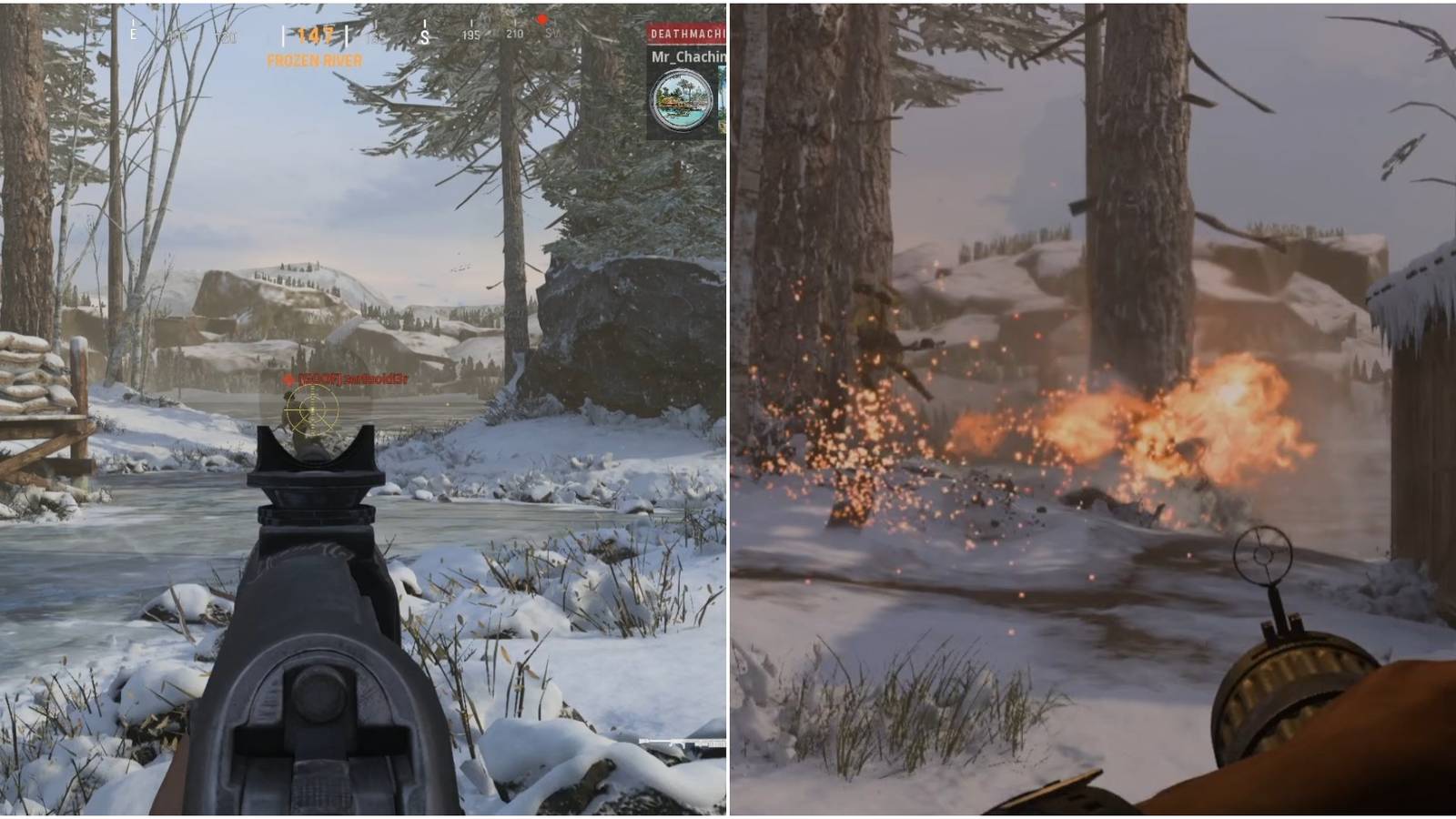Select the red waypoint marker on compass
This screenshot has width=1456, height=819.
pos(542,19)
